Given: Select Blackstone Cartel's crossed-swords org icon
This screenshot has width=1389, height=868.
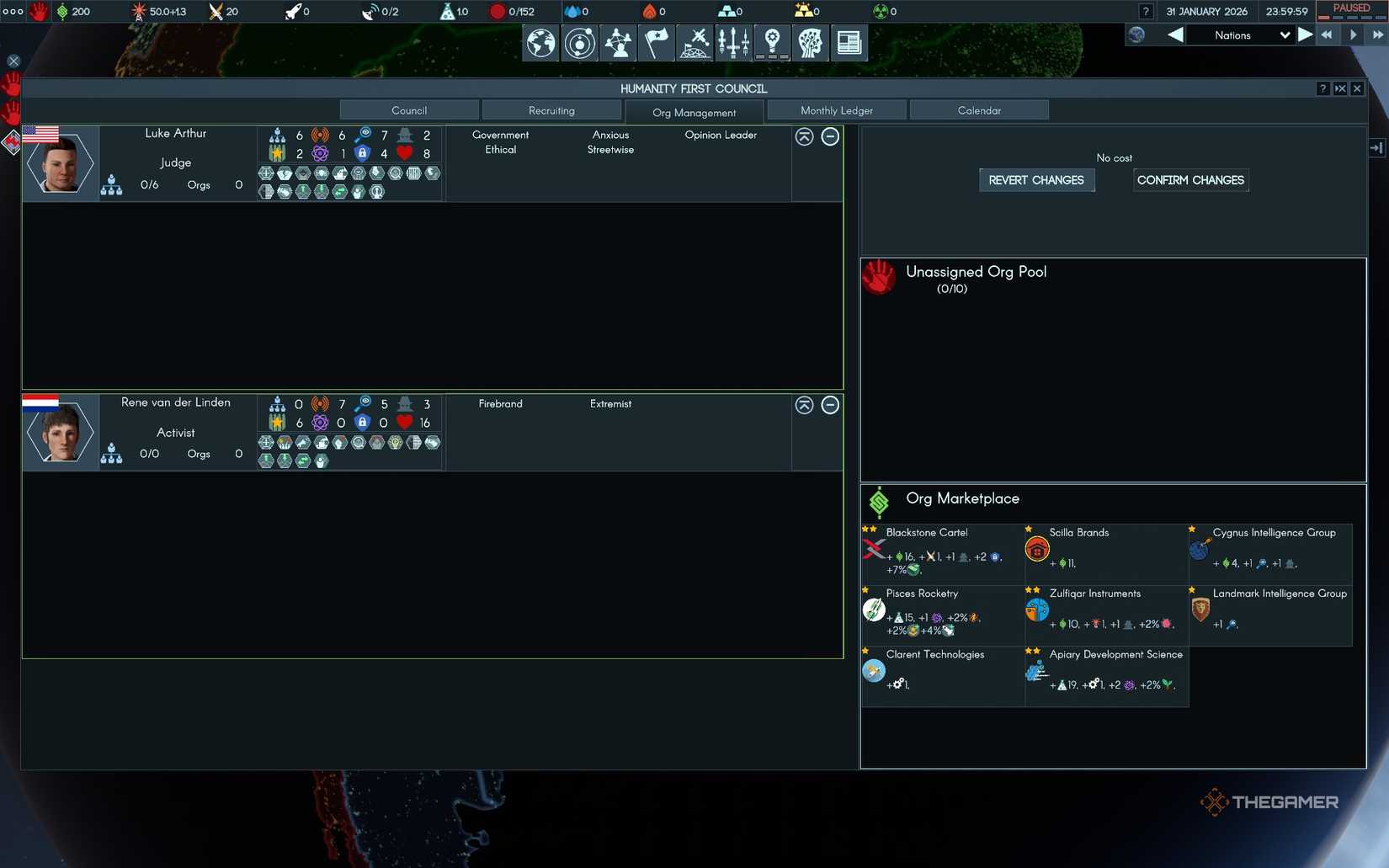Looking at the screenshot, I should click(x=872, y=549).
